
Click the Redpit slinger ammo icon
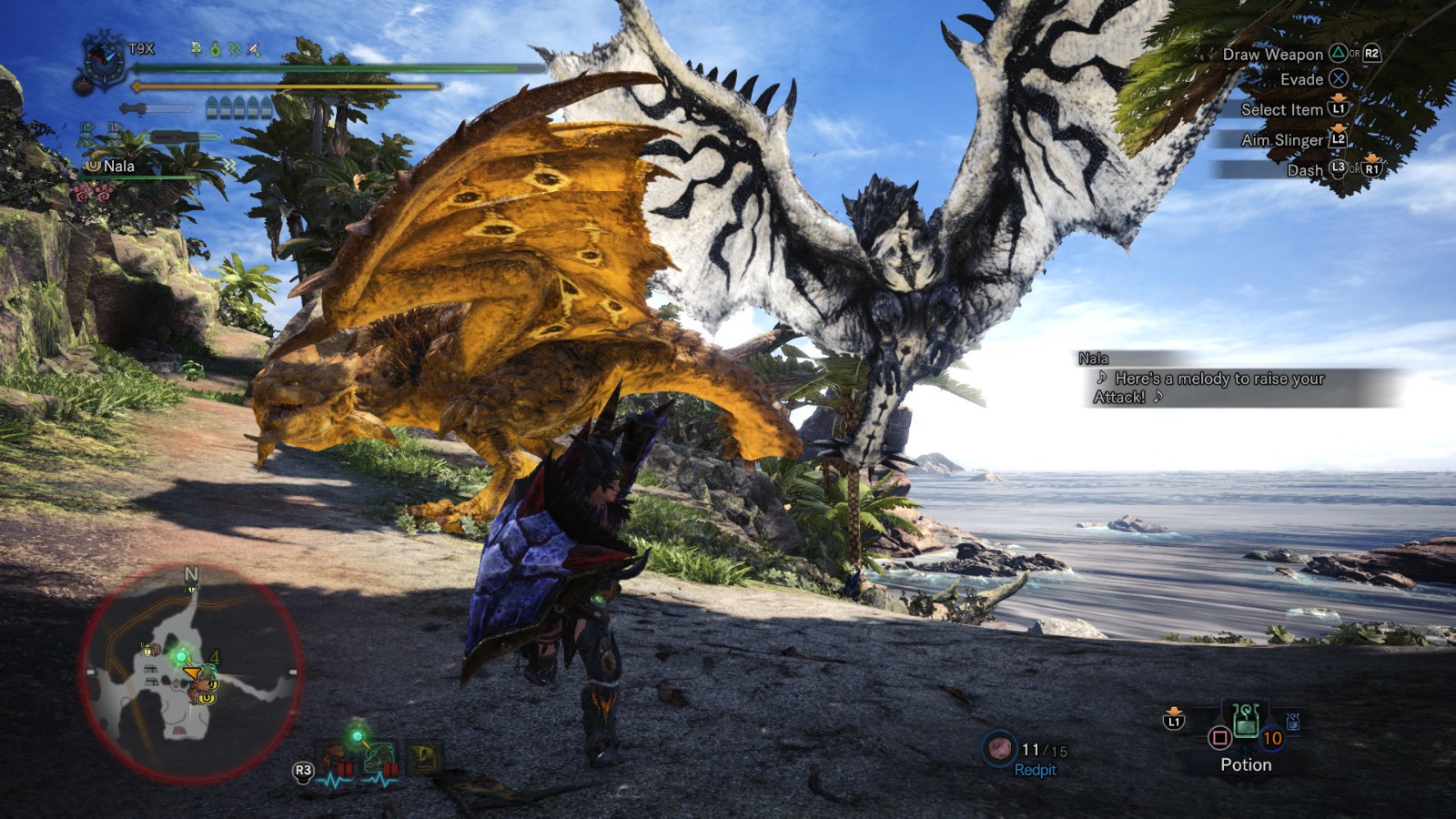coord(1000,748)
